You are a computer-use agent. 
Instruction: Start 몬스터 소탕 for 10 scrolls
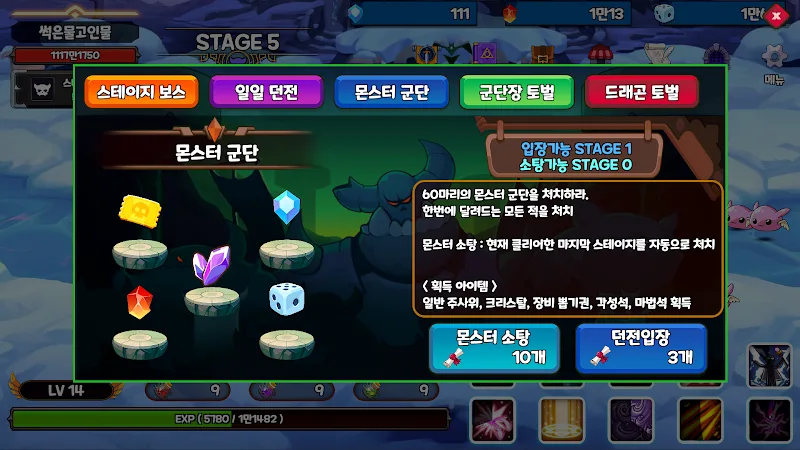pos(495,347)
